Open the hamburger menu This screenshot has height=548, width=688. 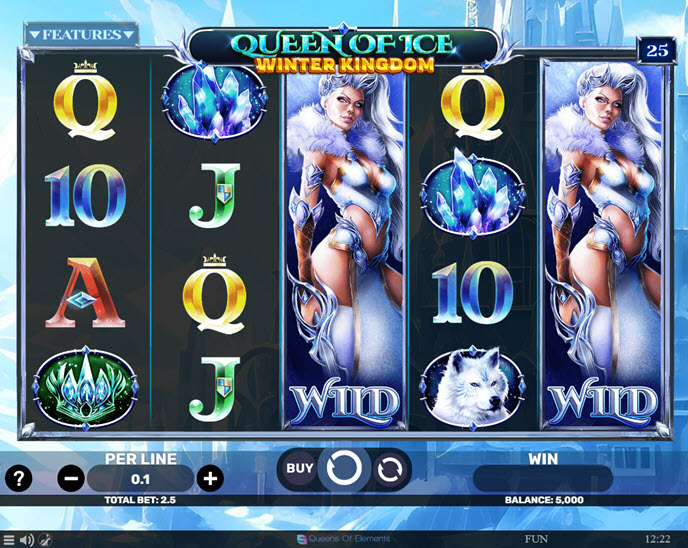click(x=9, y=540)
